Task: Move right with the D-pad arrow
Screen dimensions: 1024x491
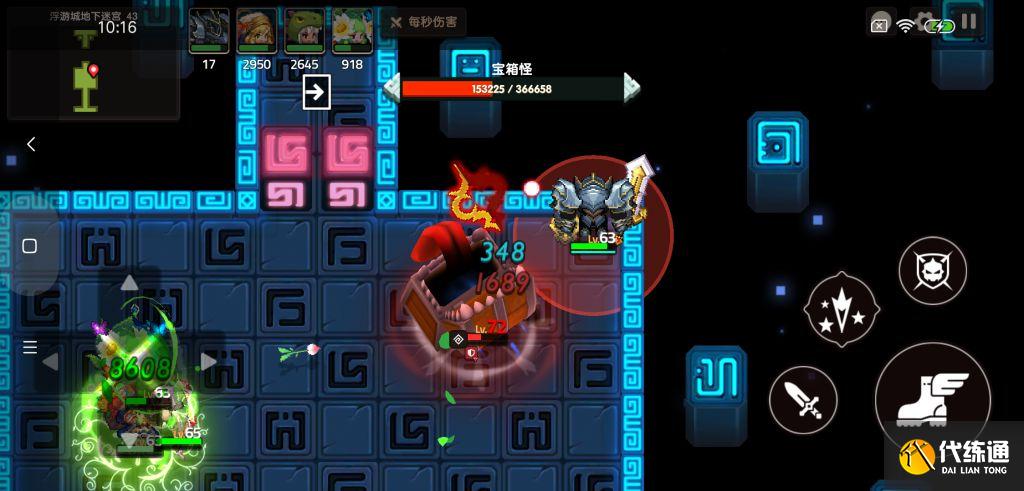Action: point(208,362)
